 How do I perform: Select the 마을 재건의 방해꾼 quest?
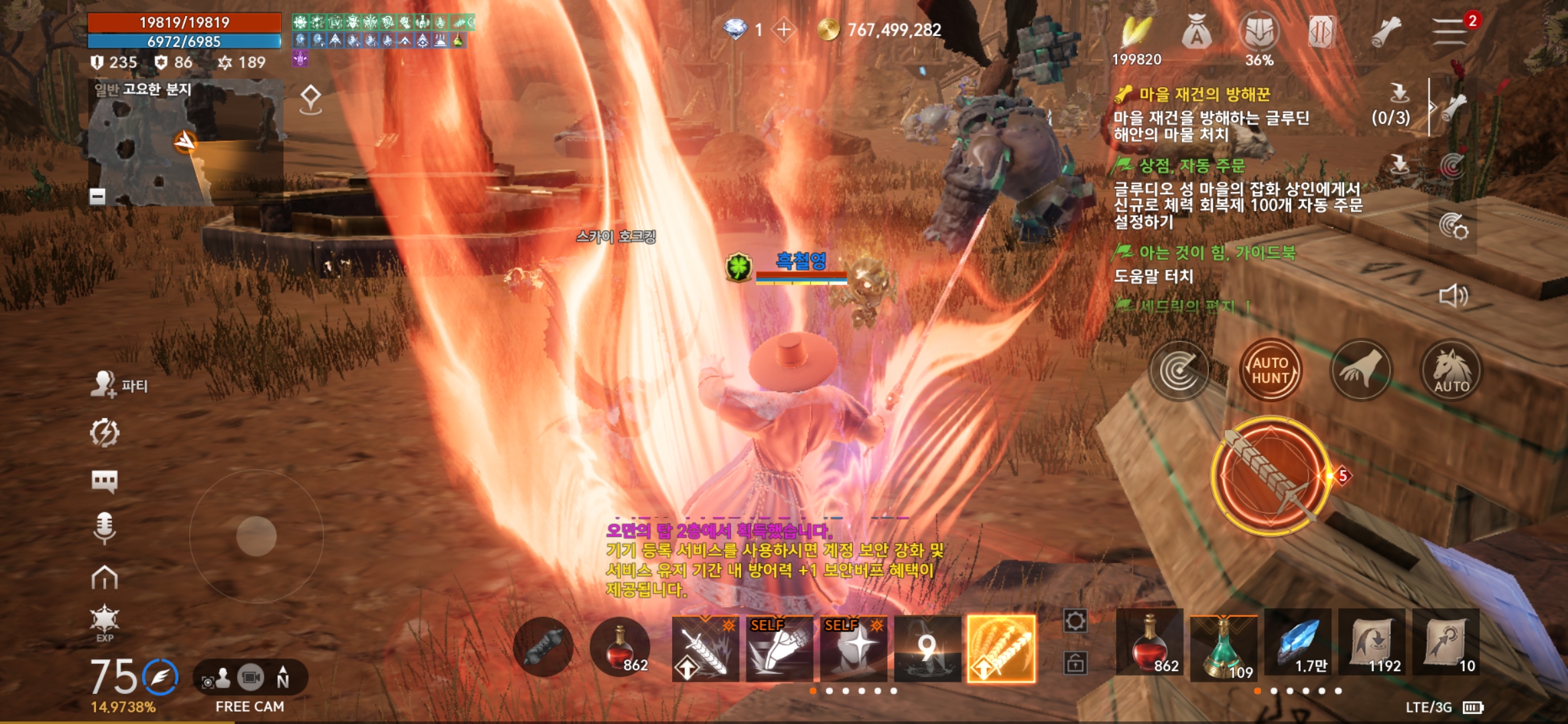pyautogui.click(x=1204, y=95)
